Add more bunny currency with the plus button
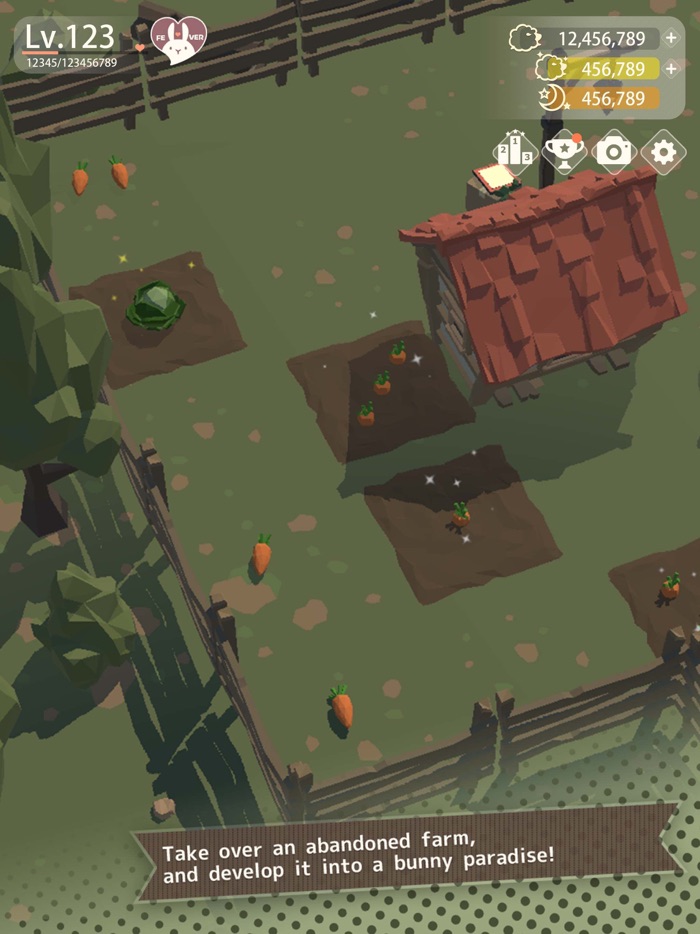The width and height of the screenshot is (700, 934). point(671,39)
